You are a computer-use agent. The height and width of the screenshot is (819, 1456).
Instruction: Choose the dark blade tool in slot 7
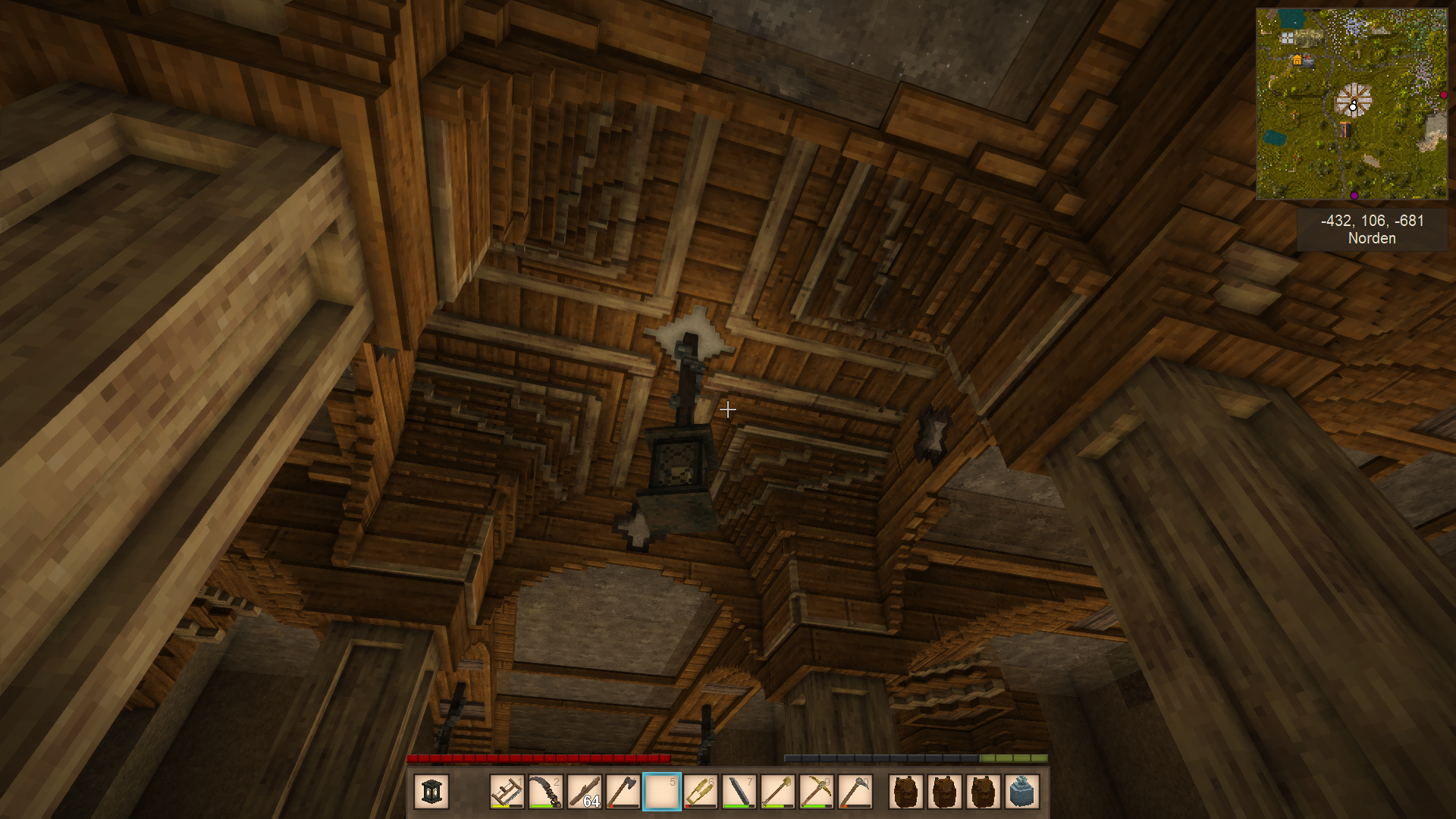739,792
